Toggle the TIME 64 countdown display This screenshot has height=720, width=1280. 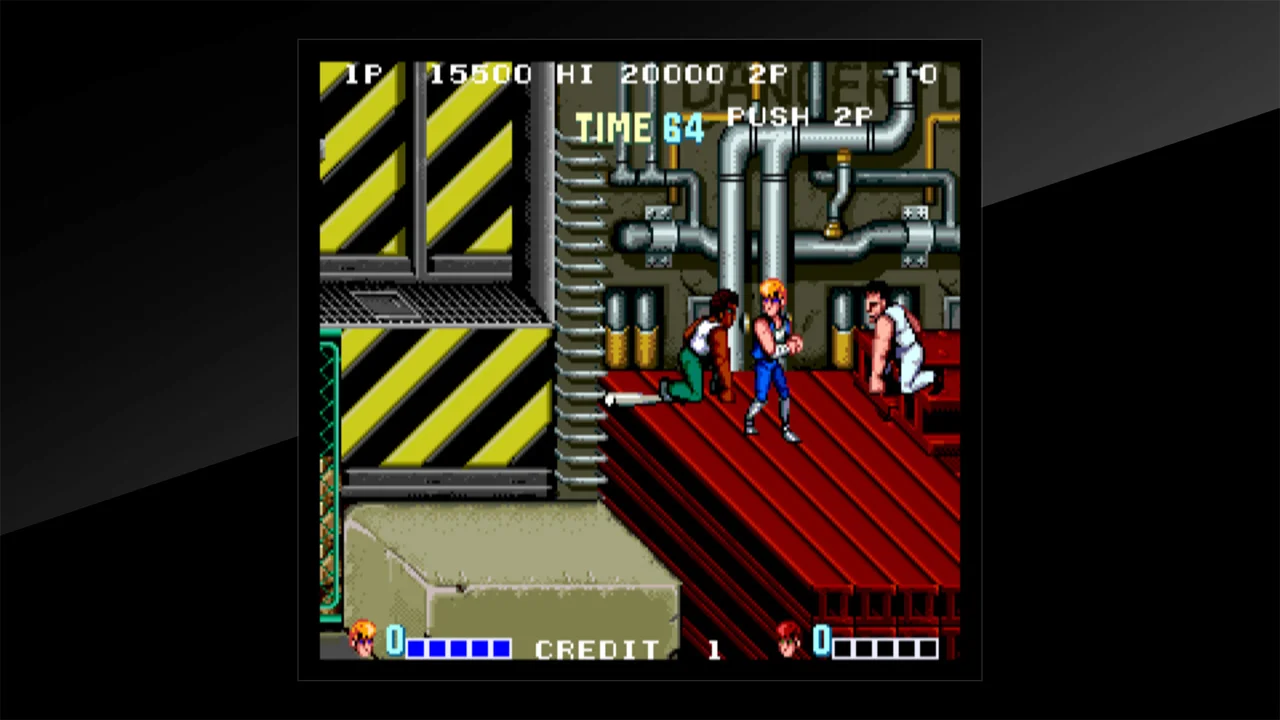tap(640, 127)
